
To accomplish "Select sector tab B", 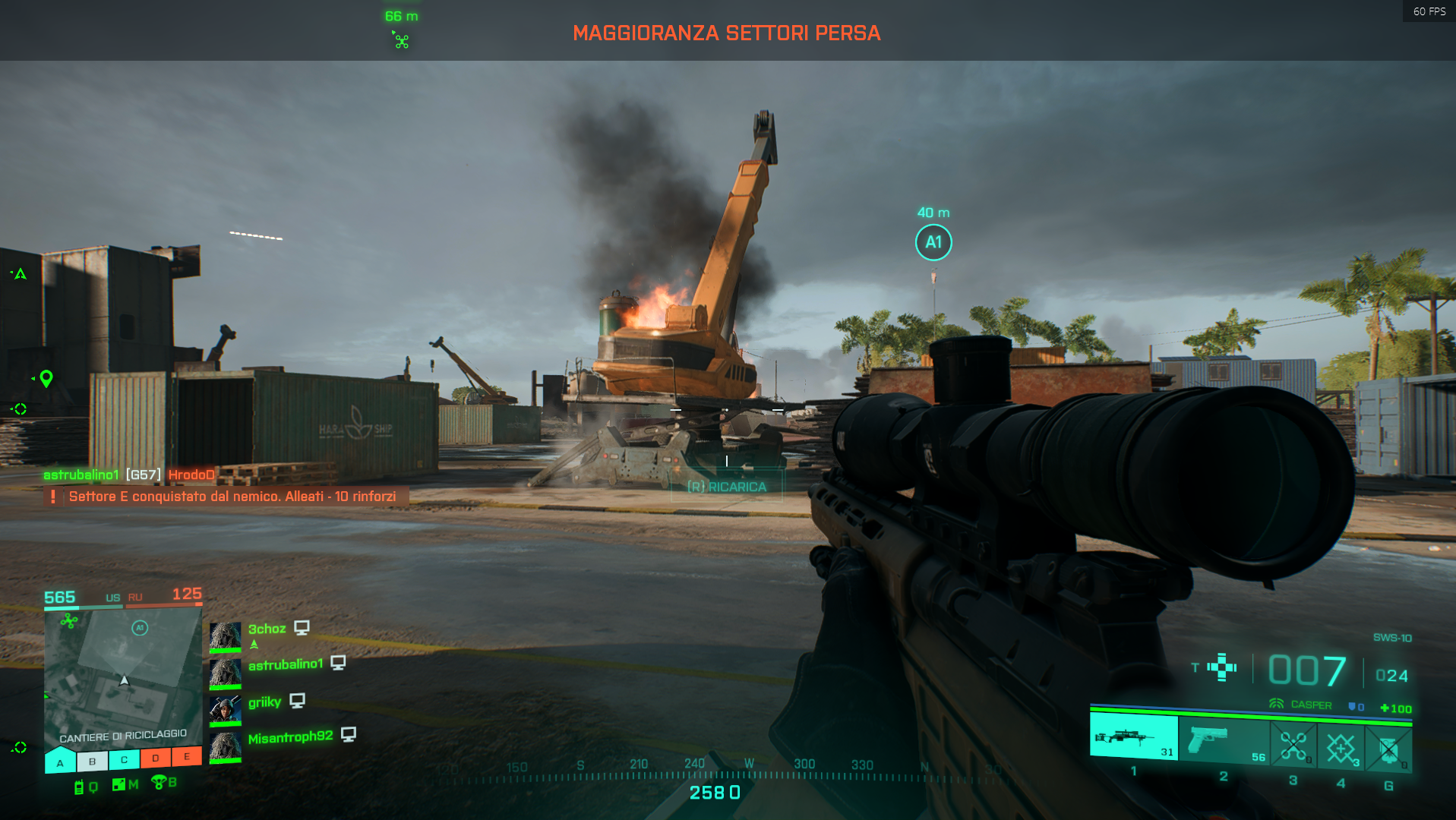I will point(92,762).
